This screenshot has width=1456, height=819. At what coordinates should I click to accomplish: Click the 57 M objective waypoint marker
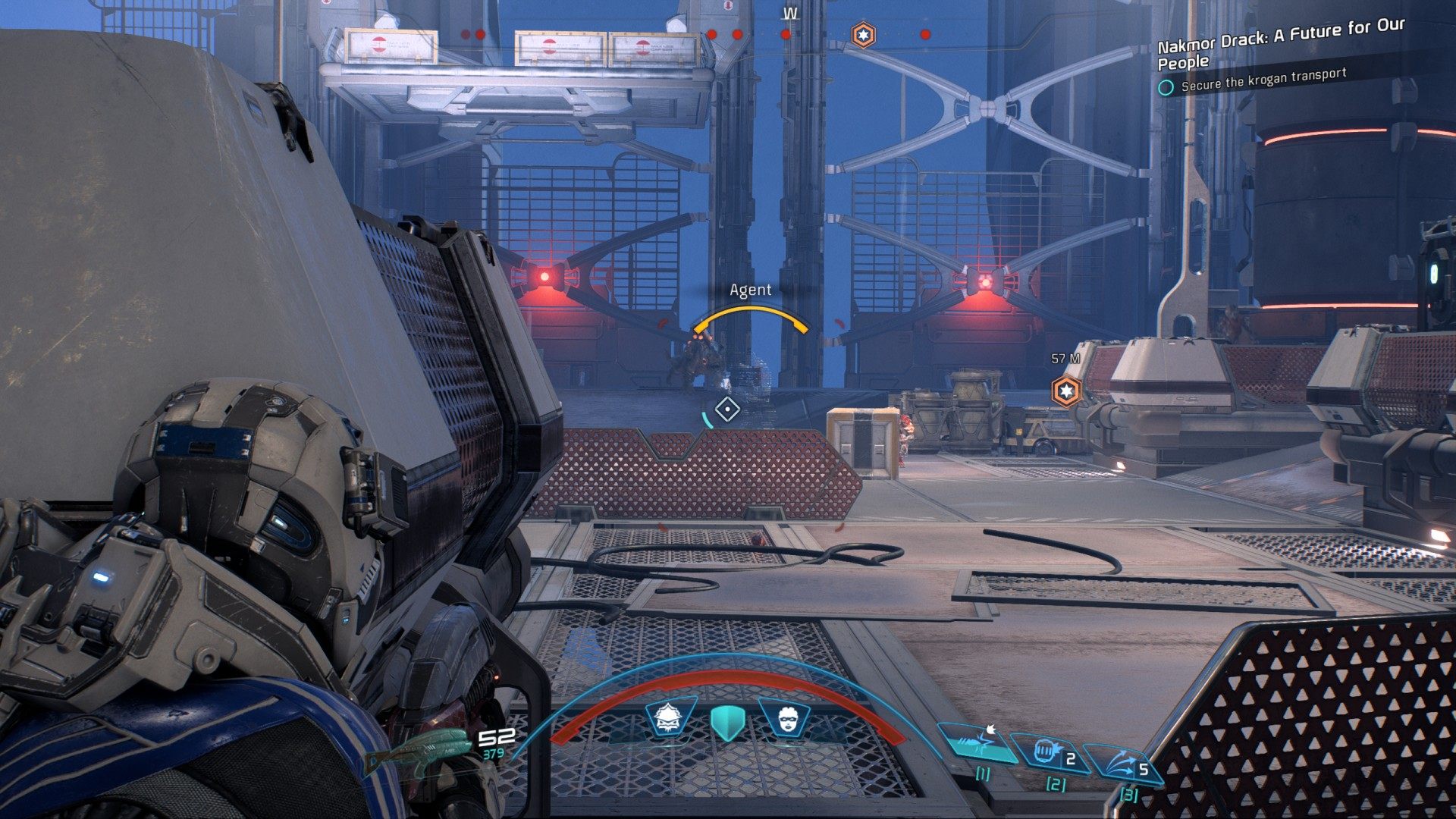coord(1066,391)
